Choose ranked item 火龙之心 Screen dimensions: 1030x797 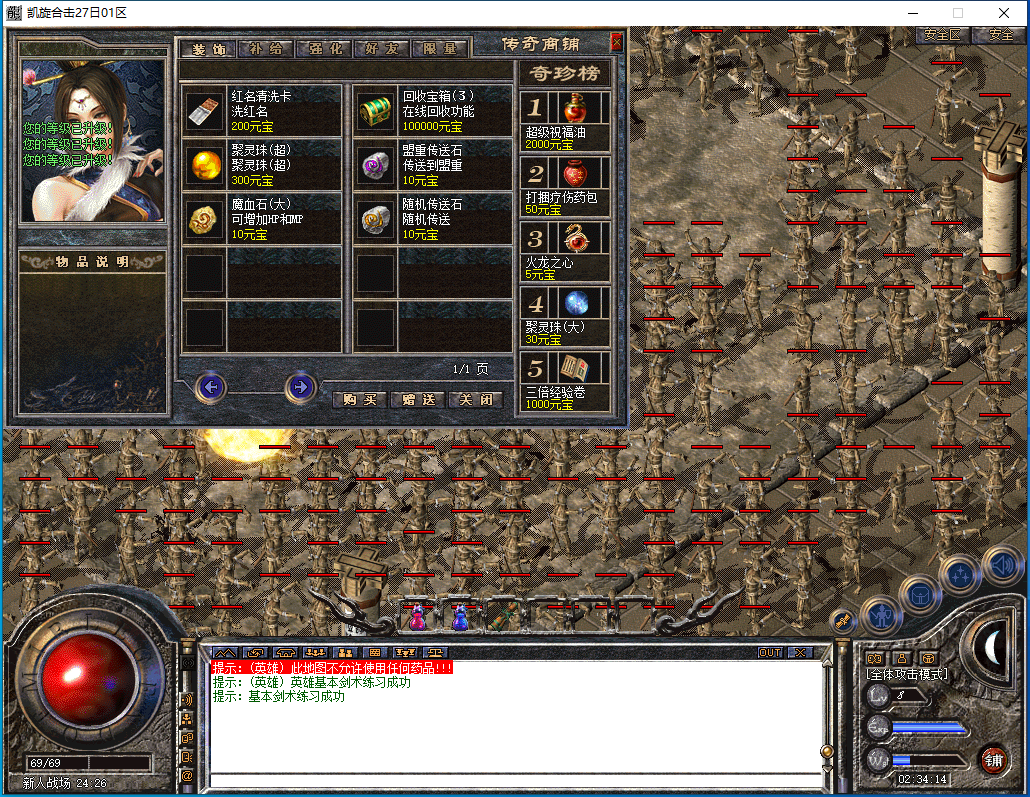pyautogui.click(x=565, y=251)
